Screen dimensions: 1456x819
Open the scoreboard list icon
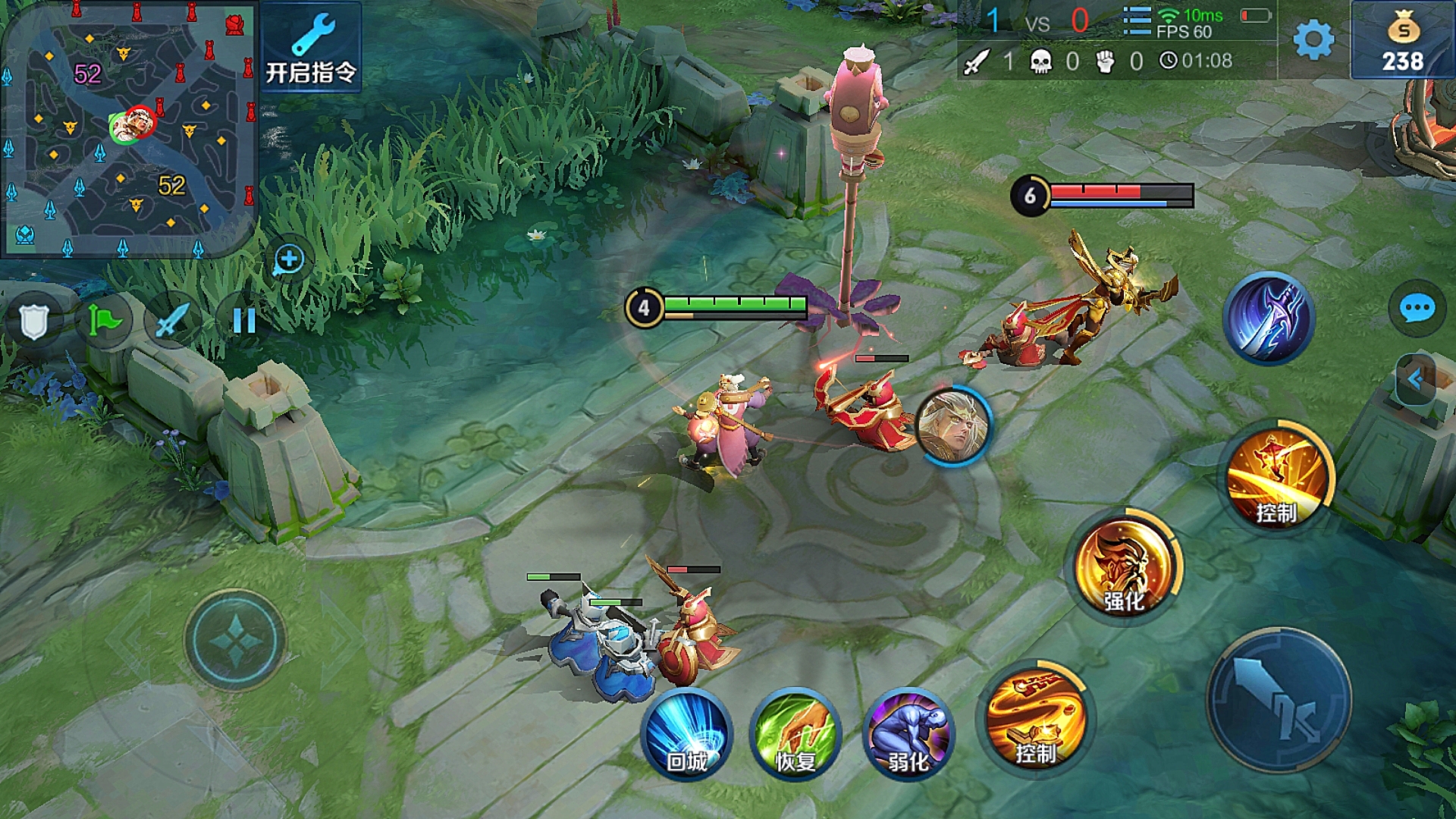coord(1136,21)
